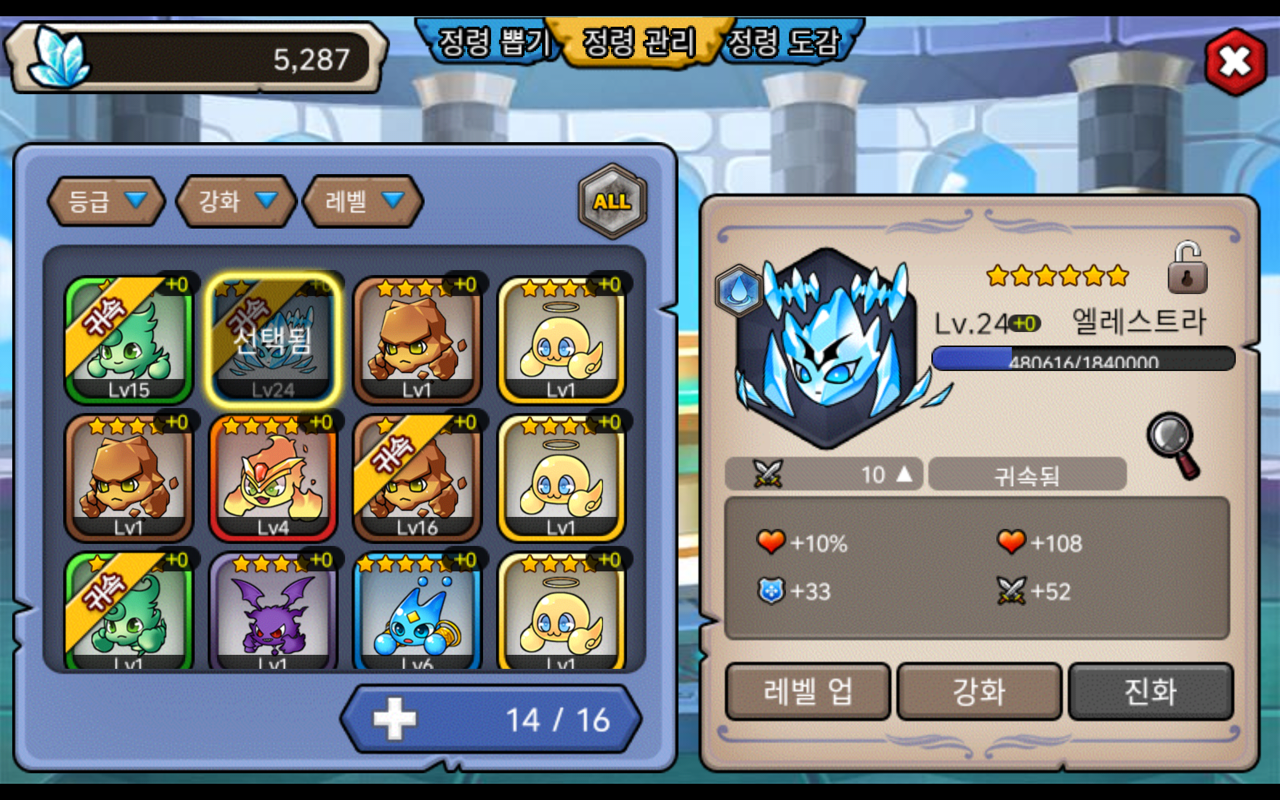Select the 정령 관리 tab
The image size is (1280, 800).
[x=638, y=43]
